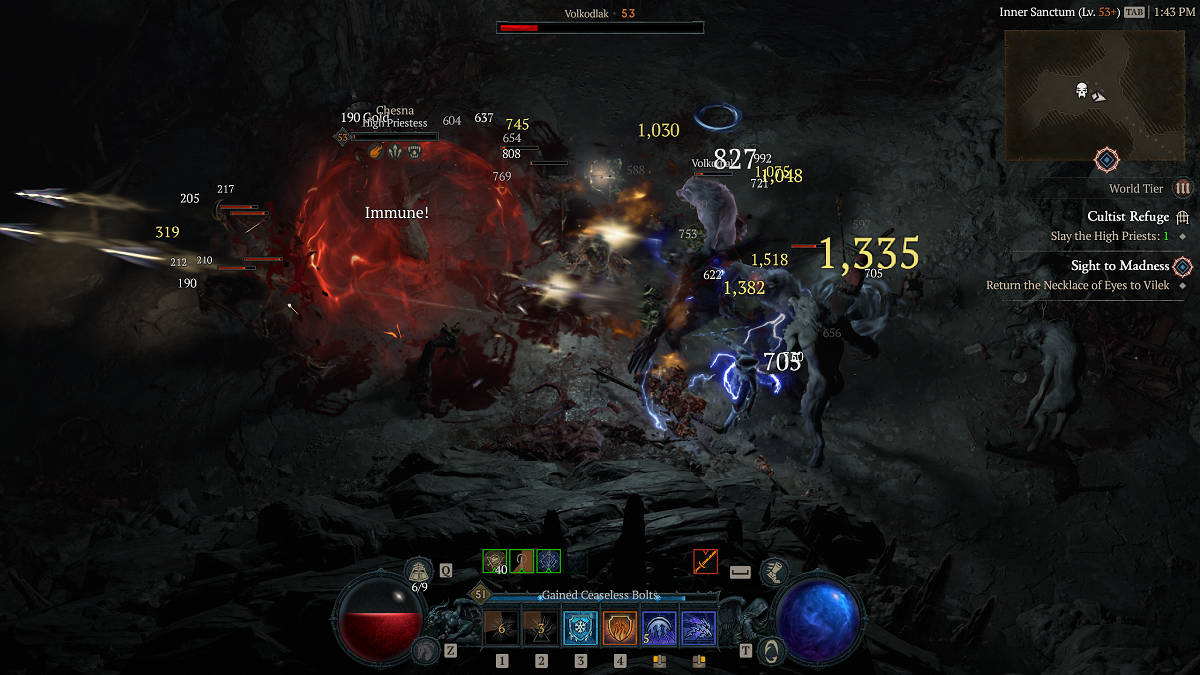Image resolution: width=1200 pixels, height=675 pixels.
Task: Click the mount horse icon
Action: click(x=422, y=651)
